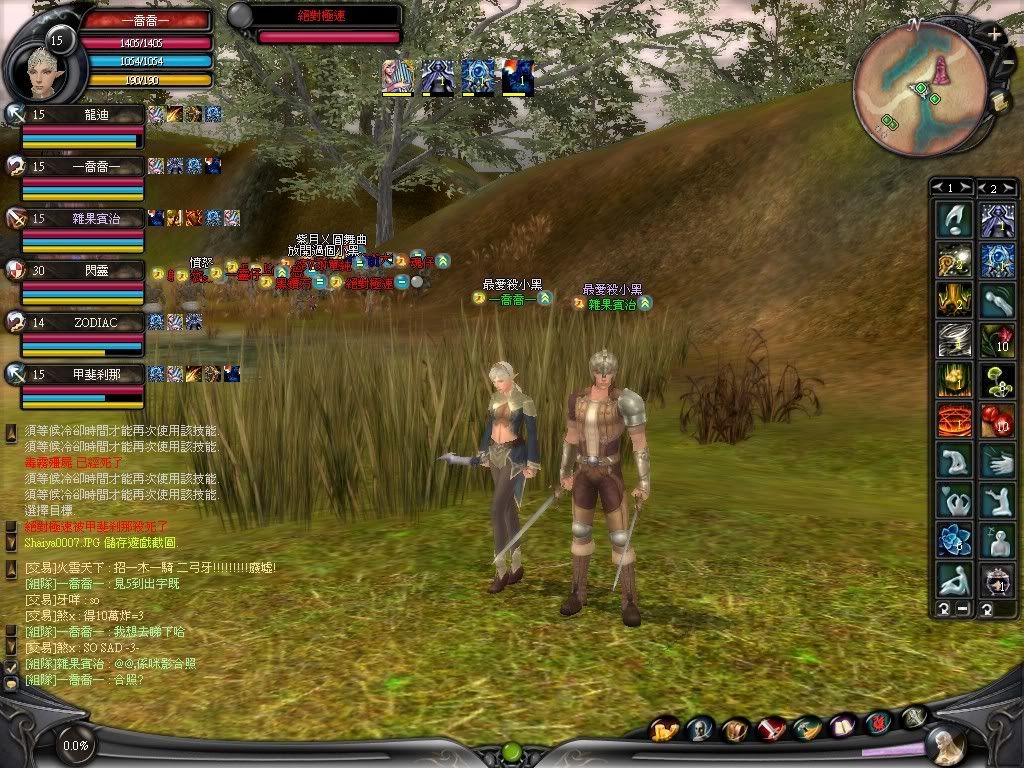The width and height of the screenshot is (1024, 768).
Task: Open the open book menu icon
Action: 842,726
